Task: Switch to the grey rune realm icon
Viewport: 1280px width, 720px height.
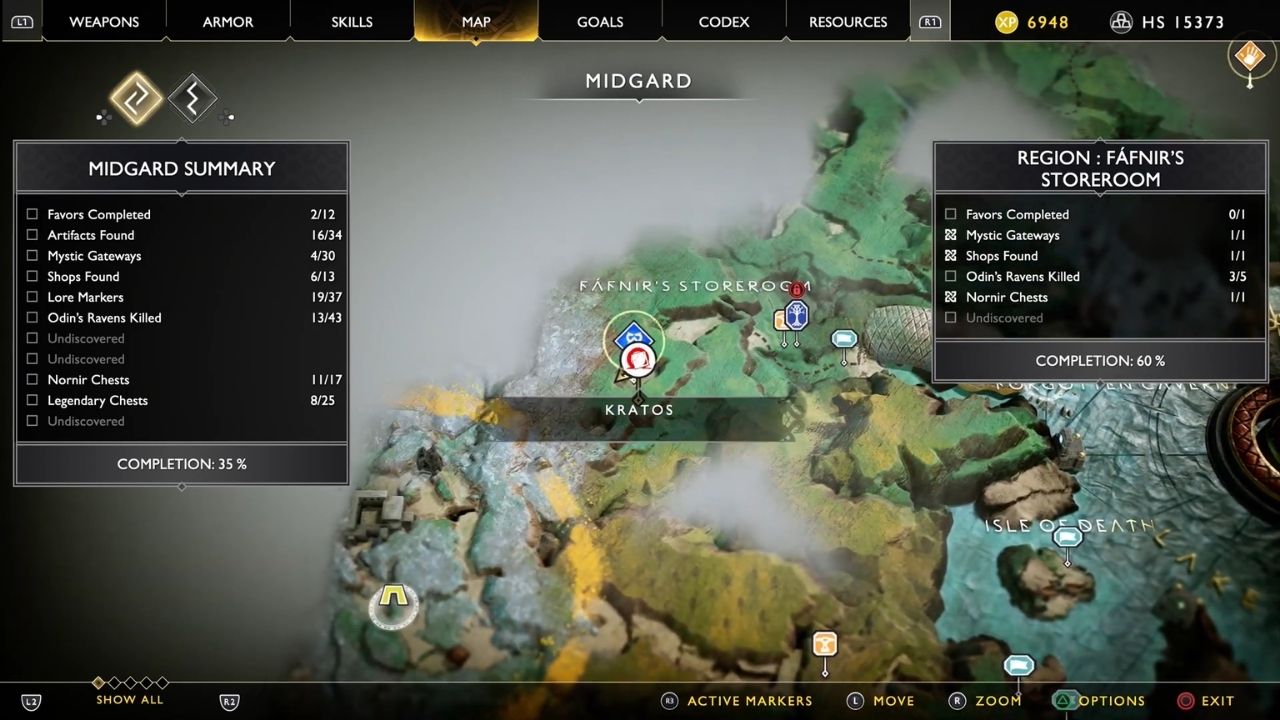Action: pos(193,98)
